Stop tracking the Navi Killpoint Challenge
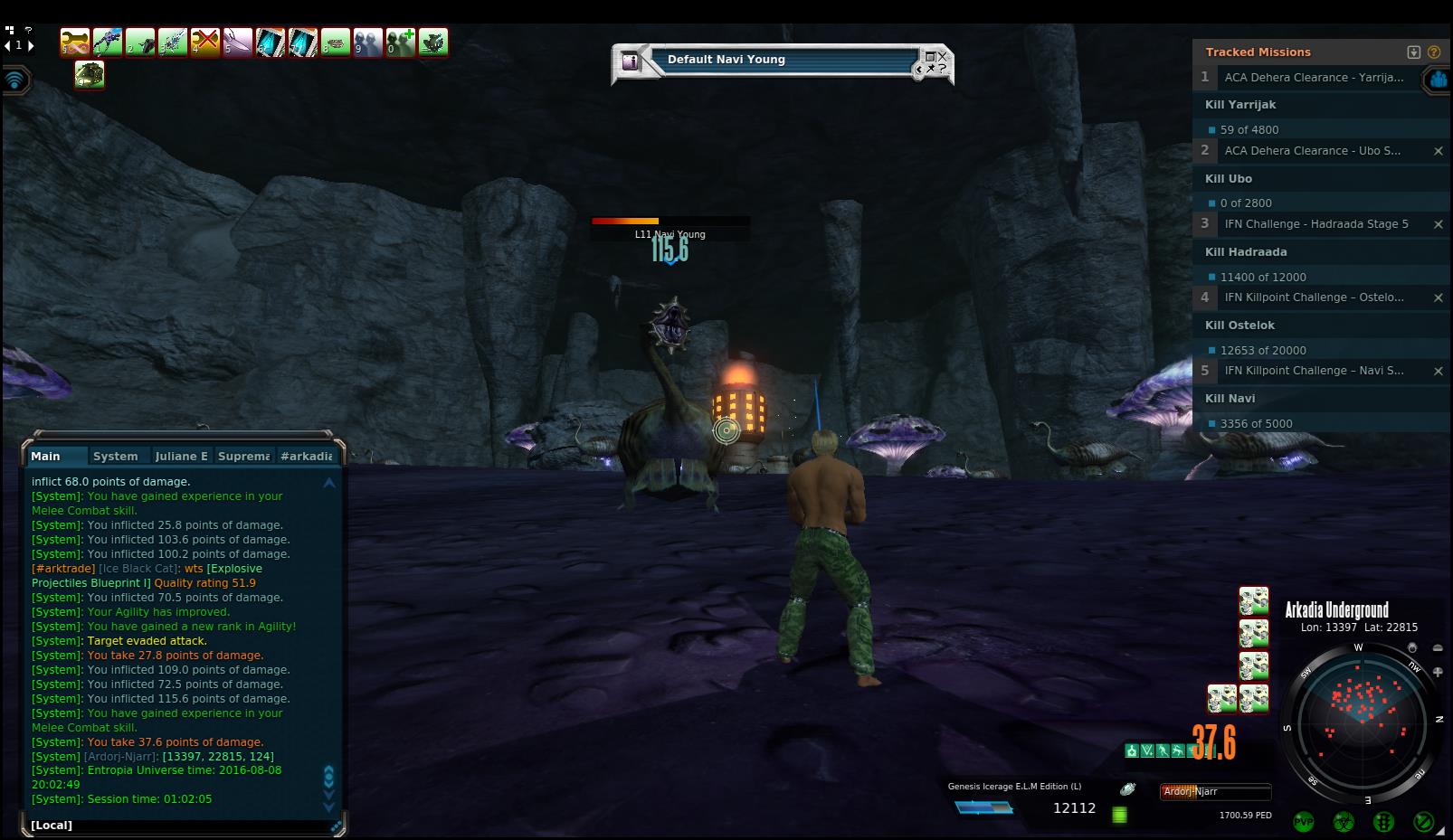This screenshot has height=840, width=1453. coord(1438,371)
